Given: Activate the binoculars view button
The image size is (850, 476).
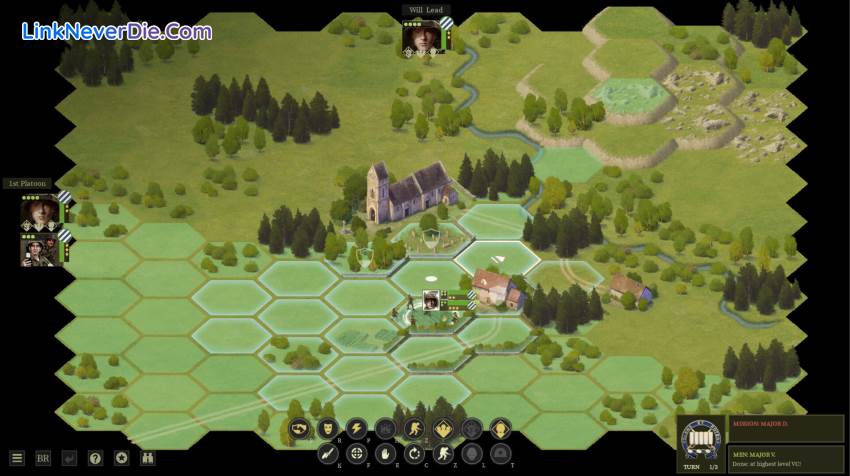Looking at the screenshot, I should pyautogui.click(x=148, y=458).
